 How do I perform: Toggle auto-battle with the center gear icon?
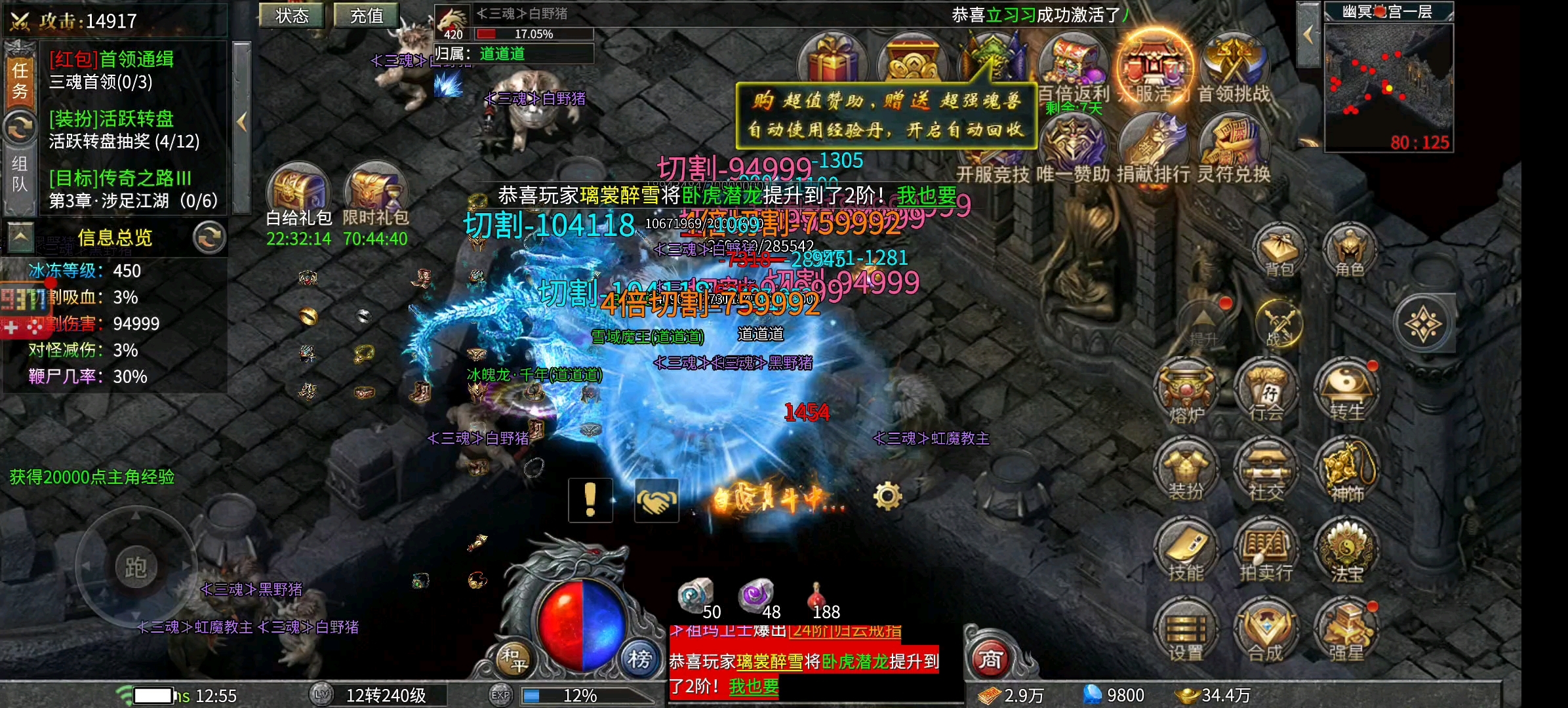pos(891,497)
